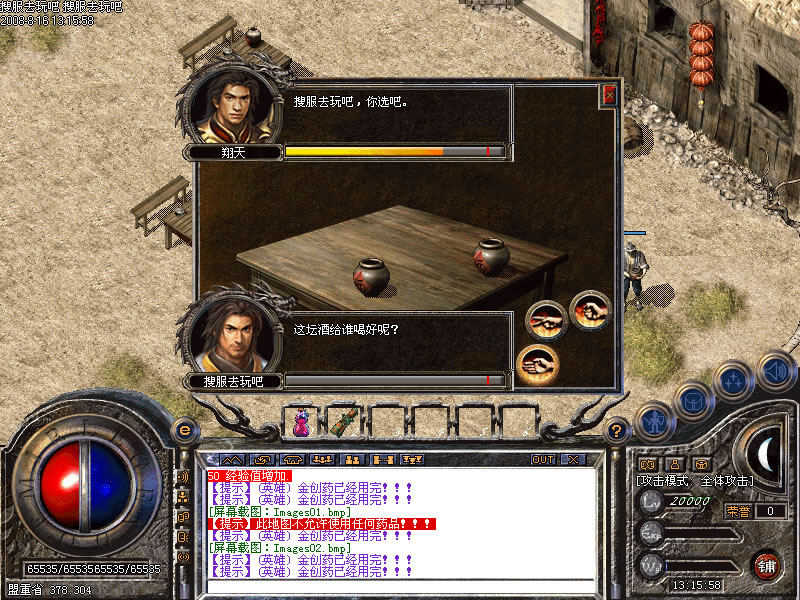The height and width of the screenshot is (600, 800).
Task: Click the OUT button above chat
Action: point(543,459)
